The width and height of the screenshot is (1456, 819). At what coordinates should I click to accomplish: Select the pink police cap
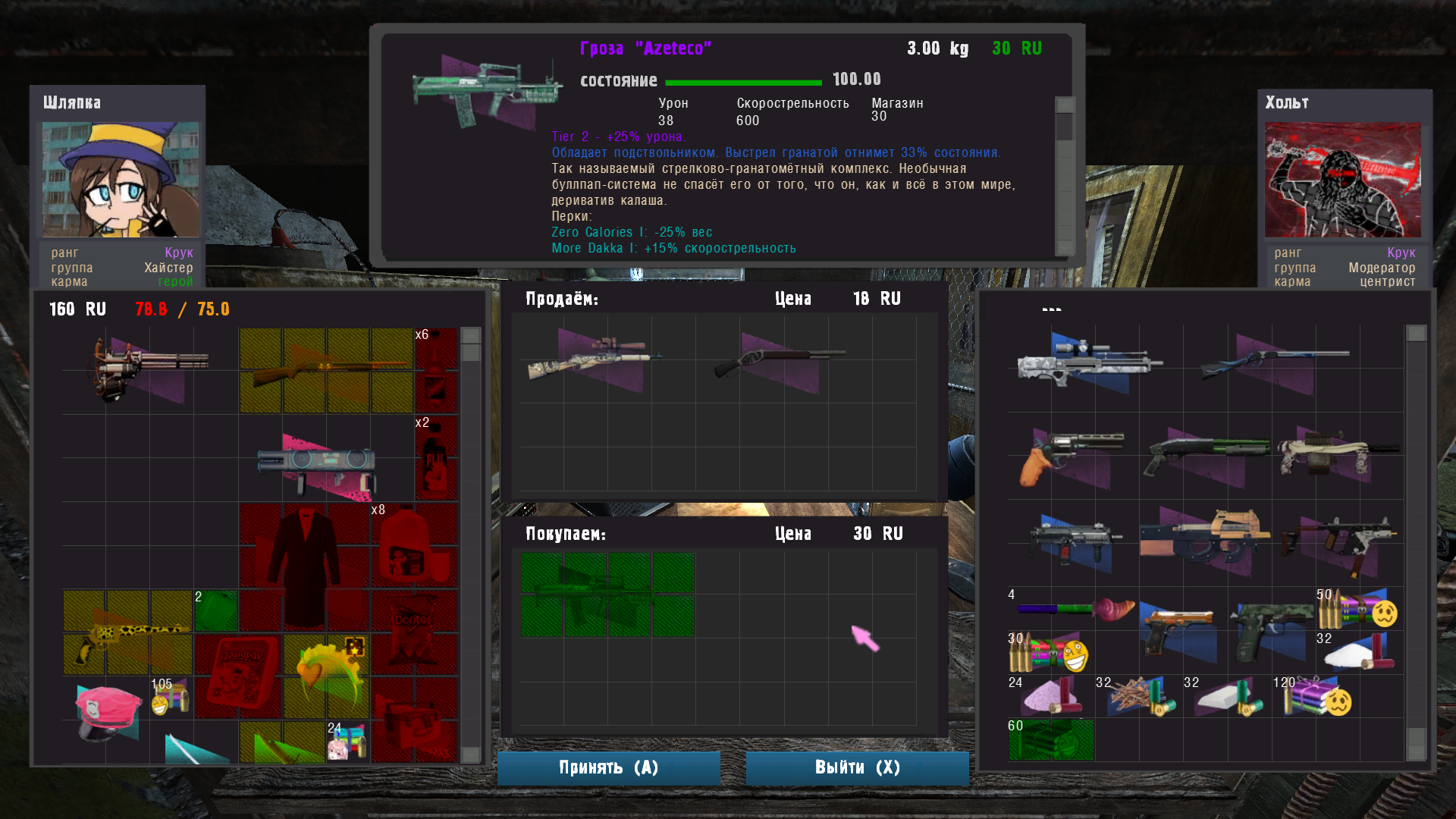pos(108,711)
